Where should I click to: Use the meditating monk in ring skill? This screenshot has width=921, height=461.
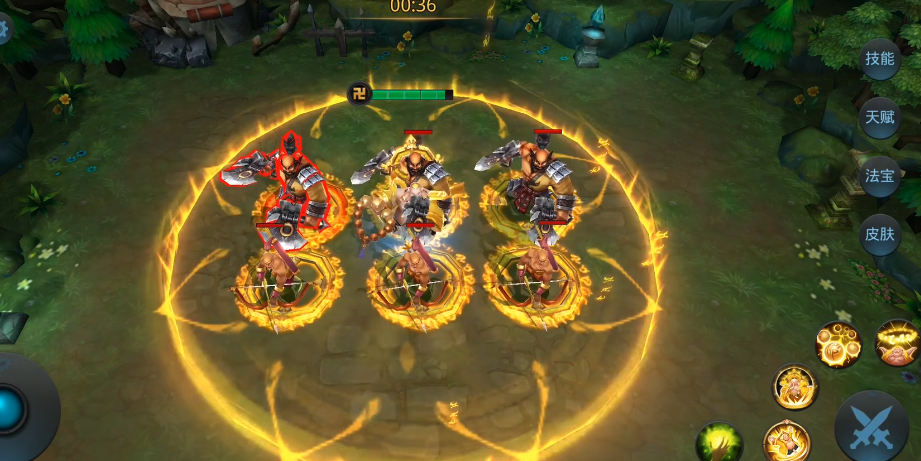[795, 386]
